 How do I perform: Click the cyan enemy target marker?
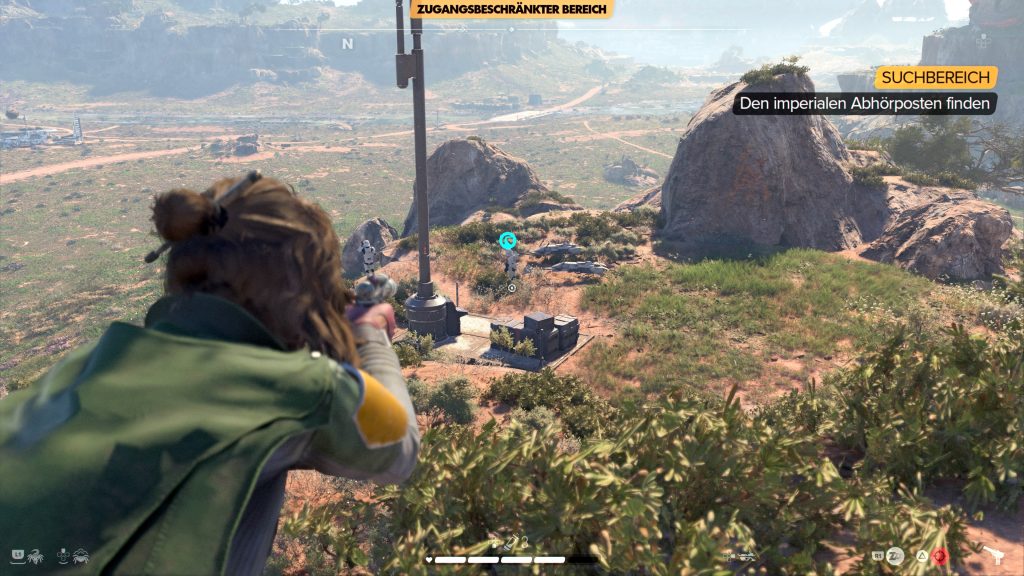point(508,240)
